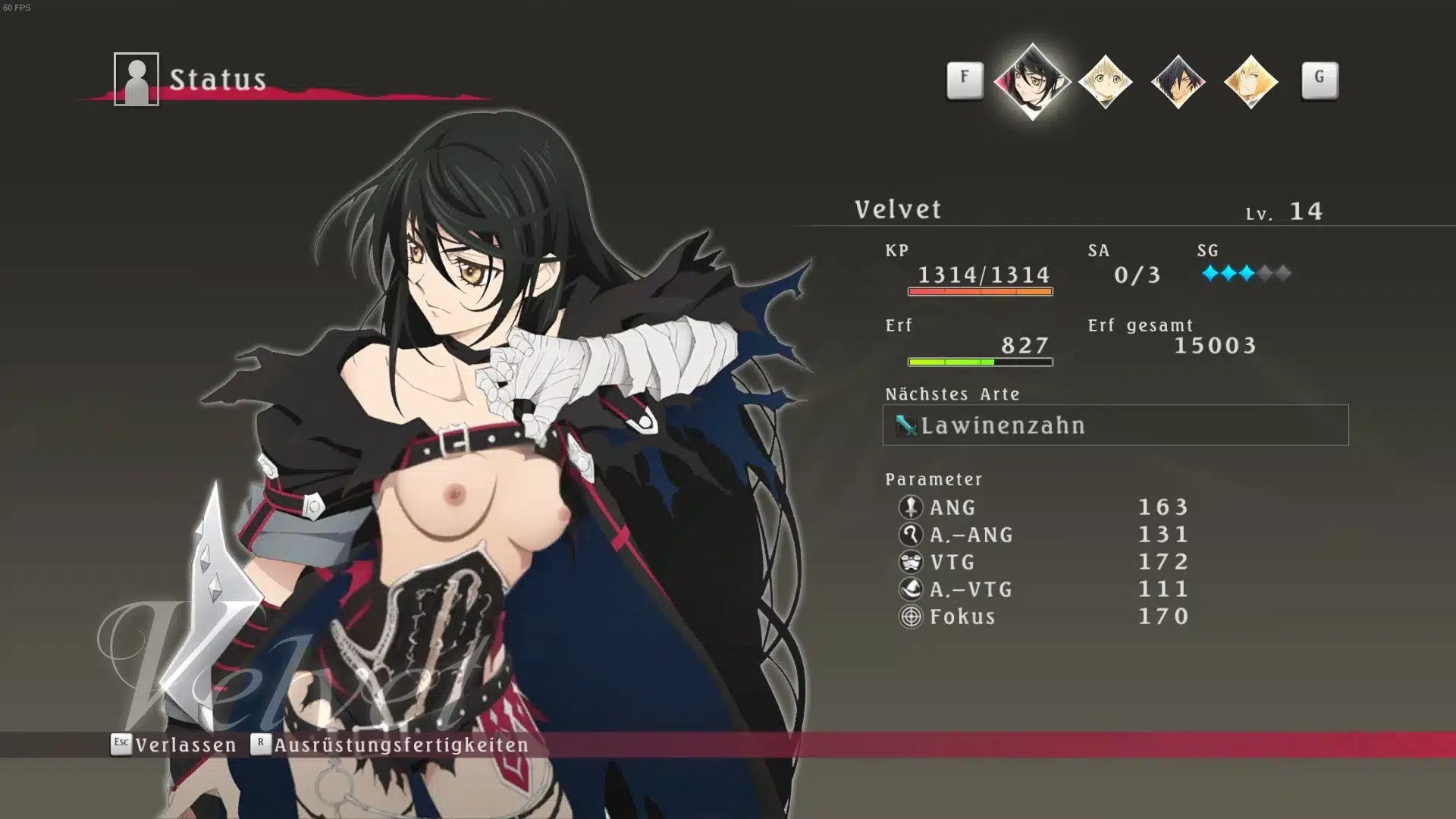Click the Verlassen exit option
This screenshot has height=819, width=1456.
(x=174, y=745)
